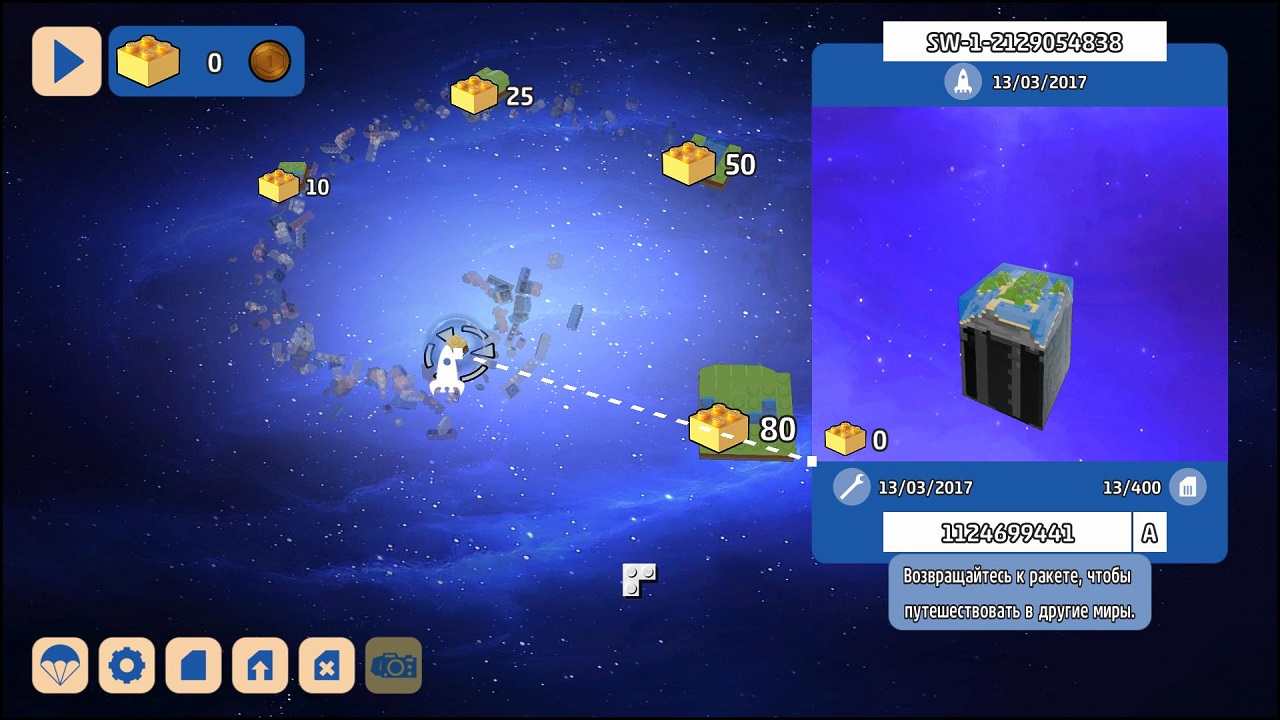The image size is (1280, 720).
Task: Select the parachute drop button
Action: [x=60, y=665]
